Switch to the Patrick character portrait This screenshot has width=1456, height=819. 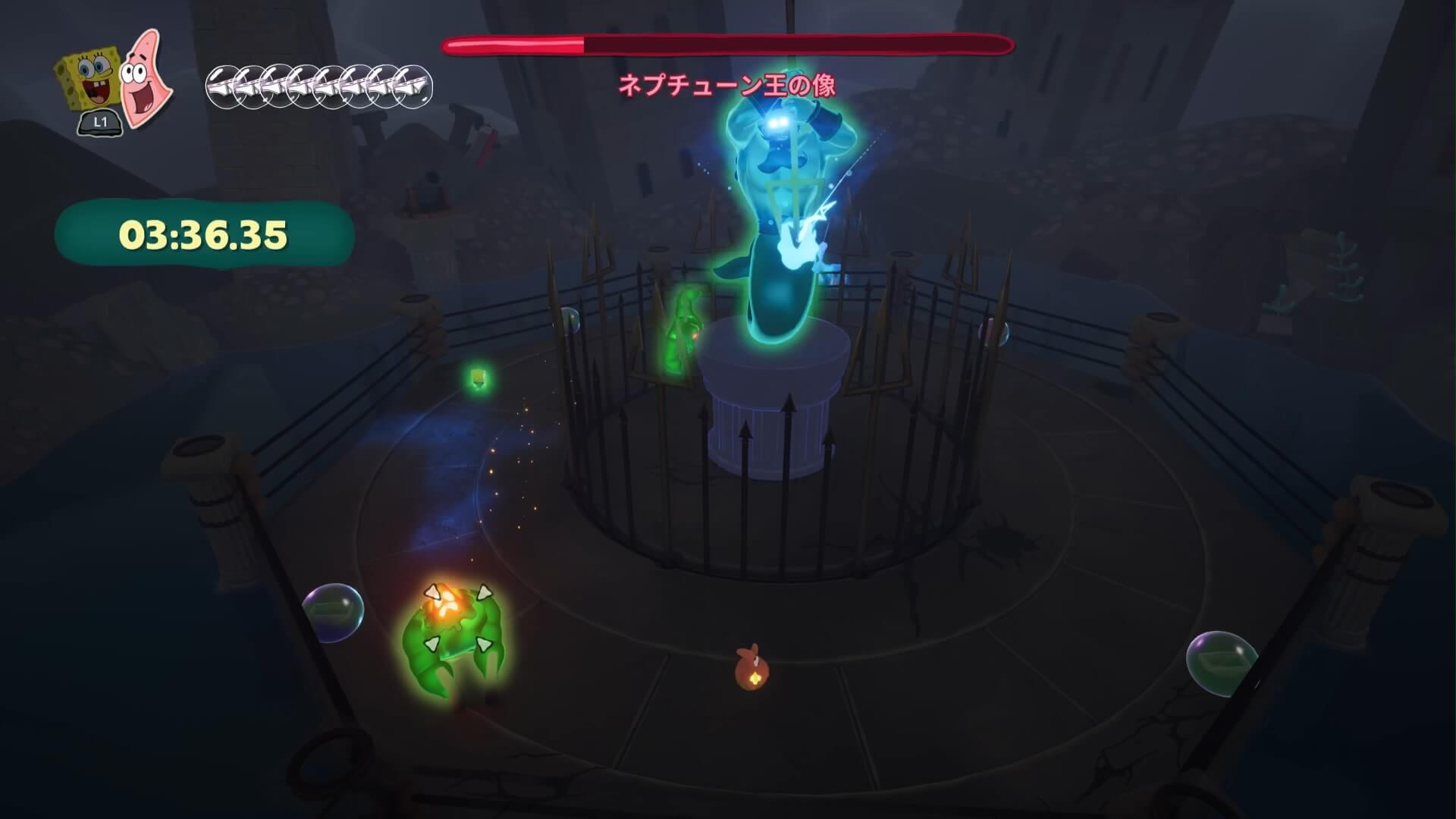[x=146, y=80]
